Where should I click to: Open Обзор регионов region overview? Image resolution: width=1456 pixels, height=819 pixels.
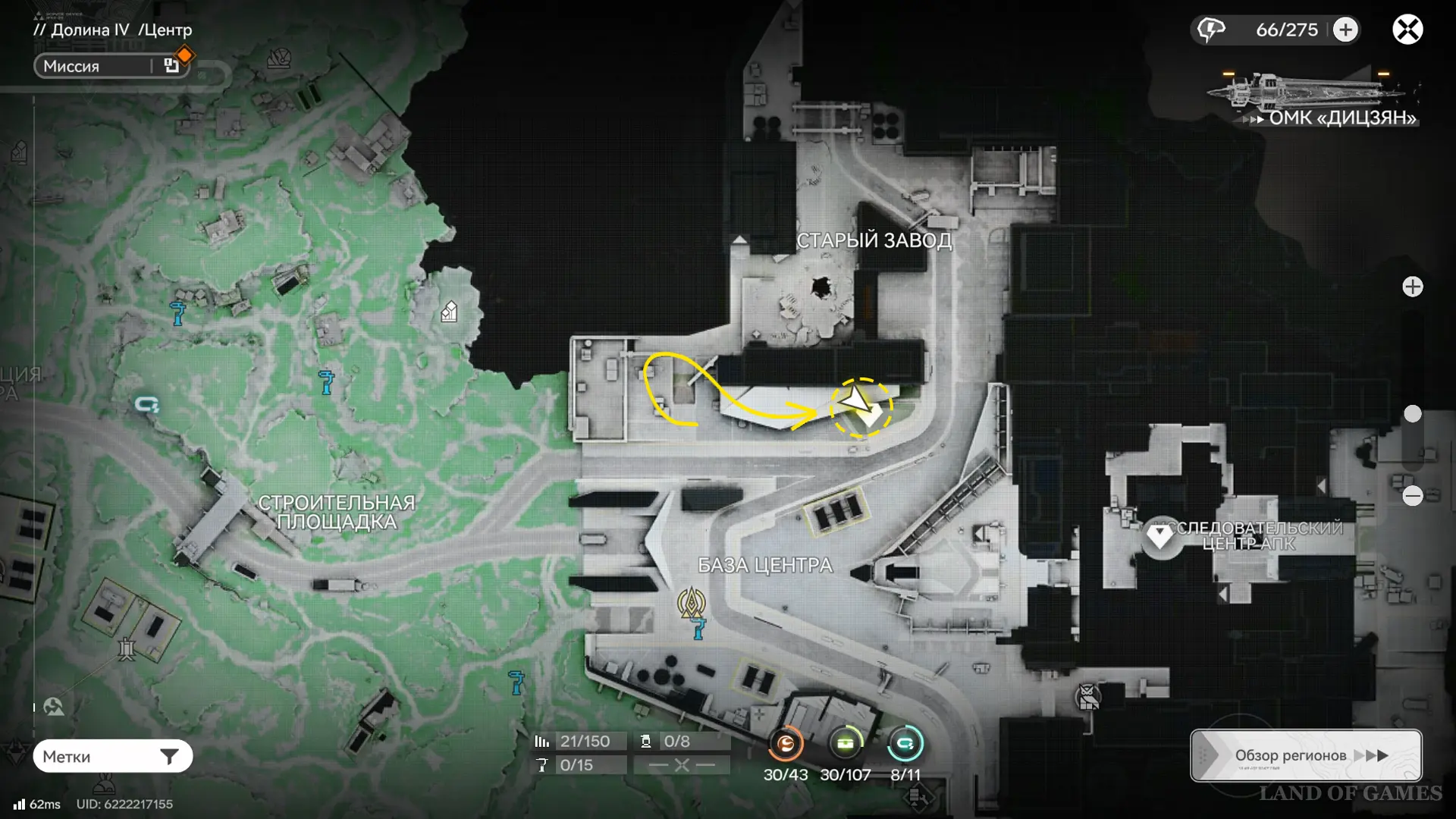coord(1306,755)
